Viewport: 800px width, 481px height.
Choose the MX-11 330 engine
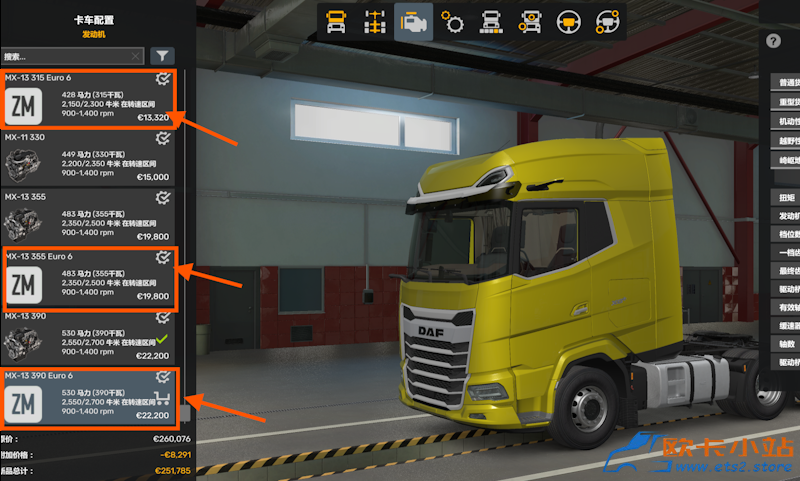[88, 158]
